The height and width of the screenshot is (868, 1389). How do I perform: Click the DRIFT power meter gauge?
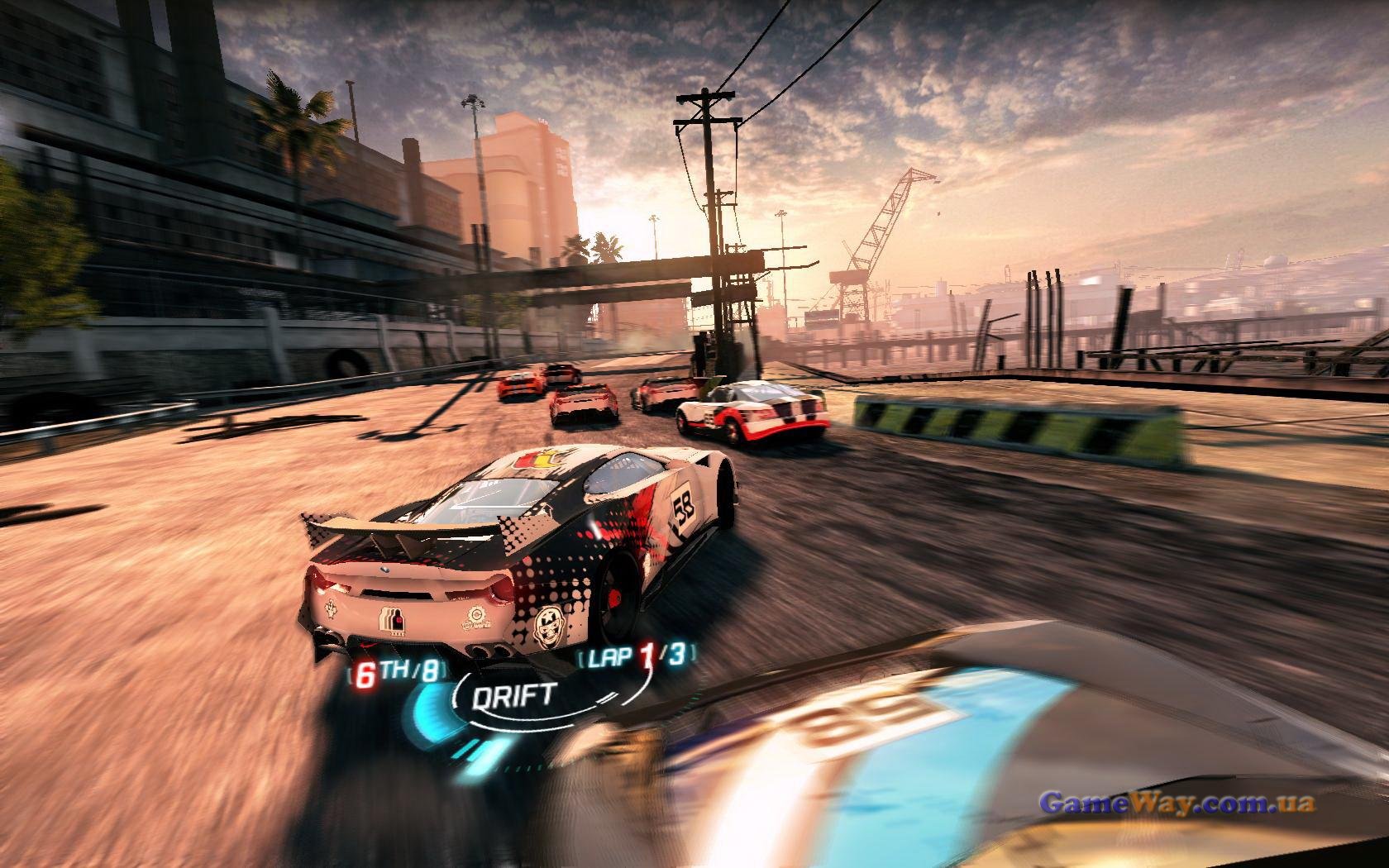[513, 696]
